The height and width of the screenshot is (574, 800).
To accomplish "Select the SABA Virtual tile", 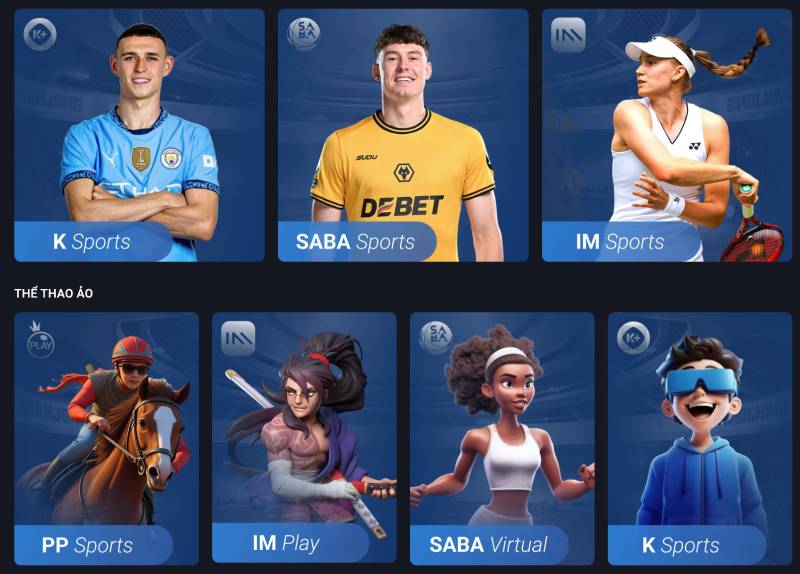I will coord(502,438).
